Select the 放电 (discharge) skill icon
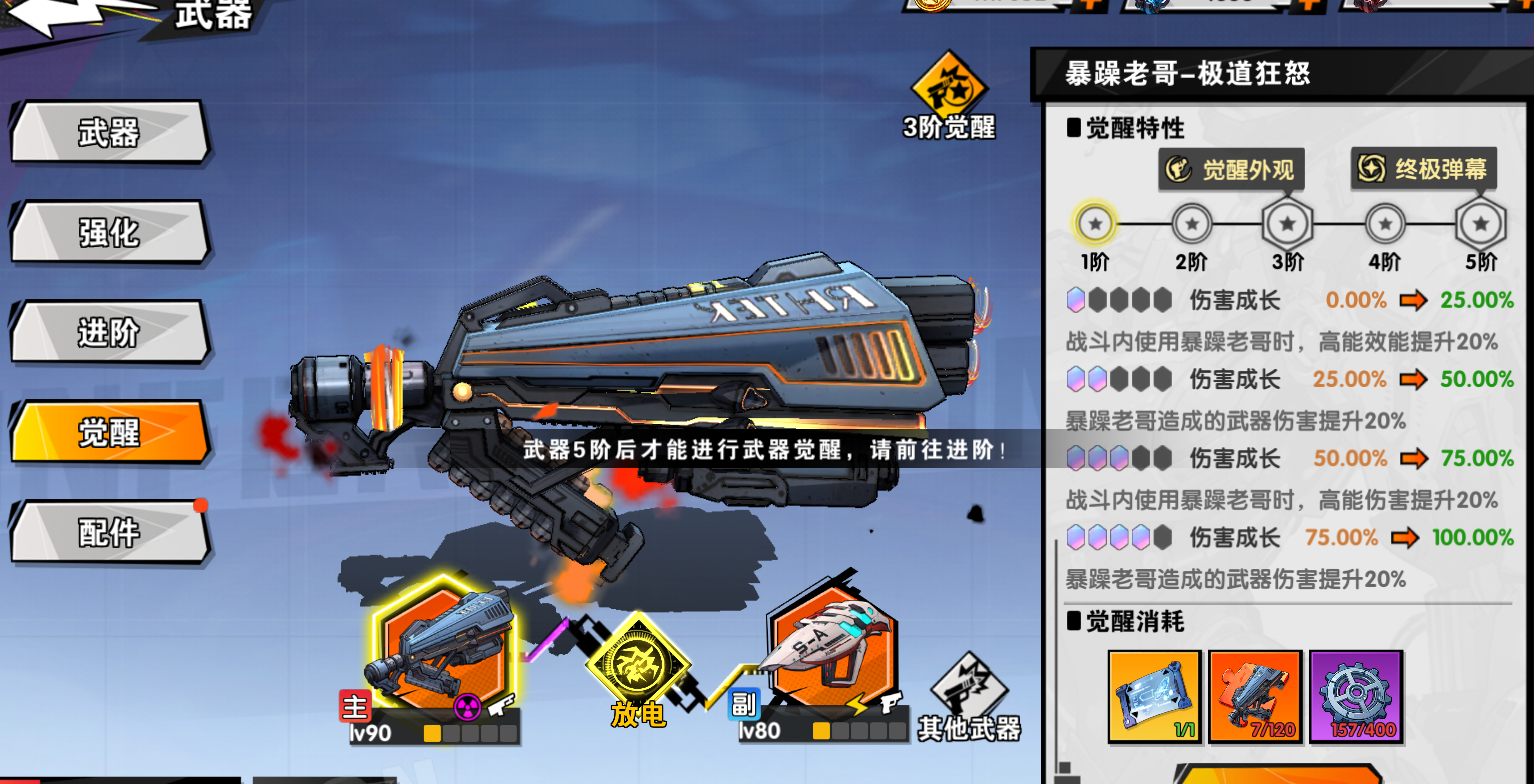The height and width of the screenshot is (784, 1534). pos(641,661)
